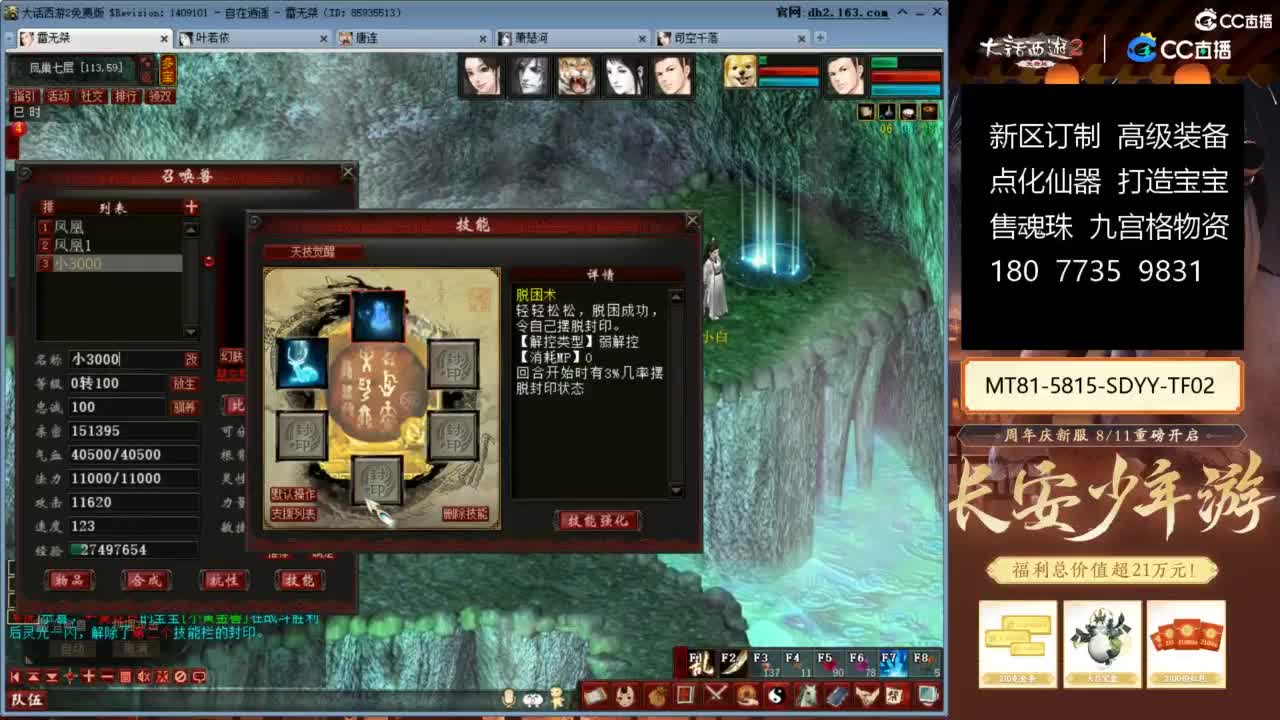Image resolution: width=1280 pixels, height=720 pixels.
Task: Click the 技能强化 button in the skill window
Action: (x=598, y=522)
